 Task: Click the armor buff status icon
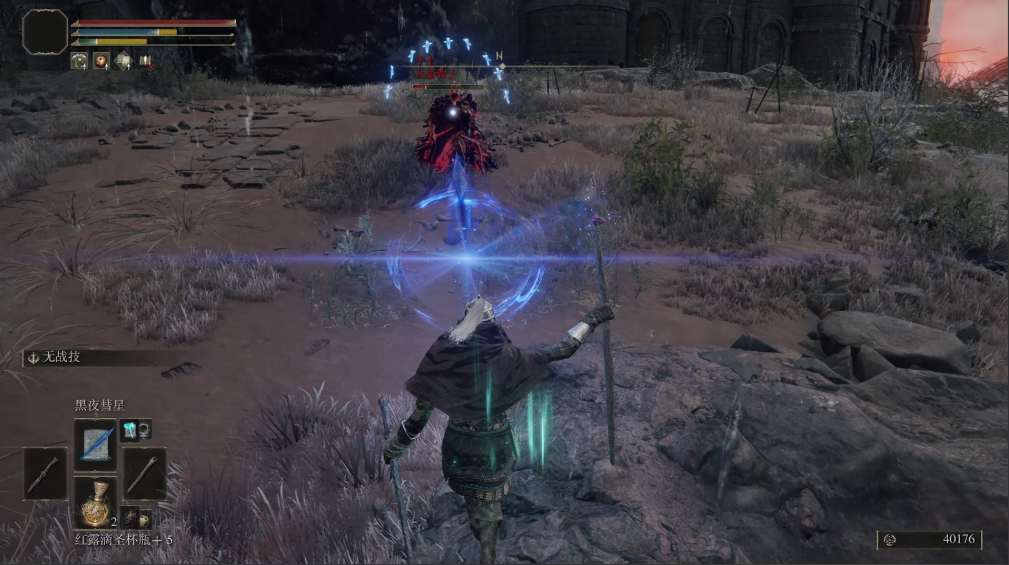point(78,61)
